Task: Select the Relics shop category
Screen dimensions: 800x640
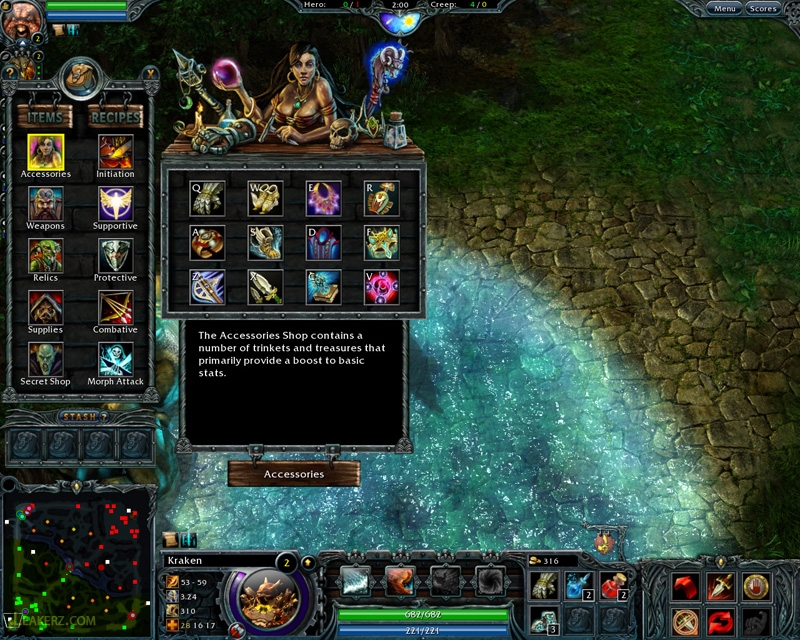Action: click(45, 256)
